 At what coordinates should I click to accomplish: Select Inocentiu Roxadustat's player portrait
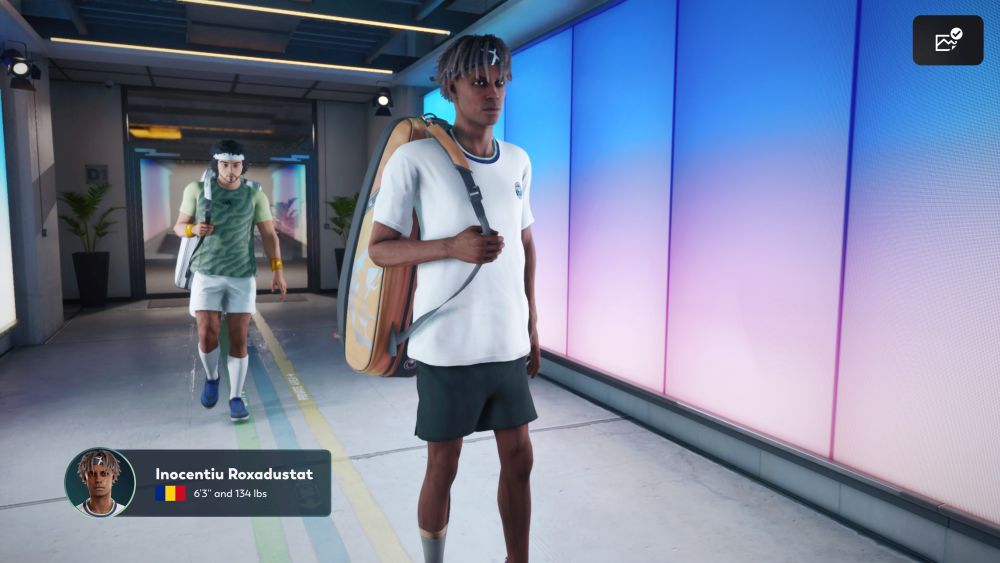point(100,482)
